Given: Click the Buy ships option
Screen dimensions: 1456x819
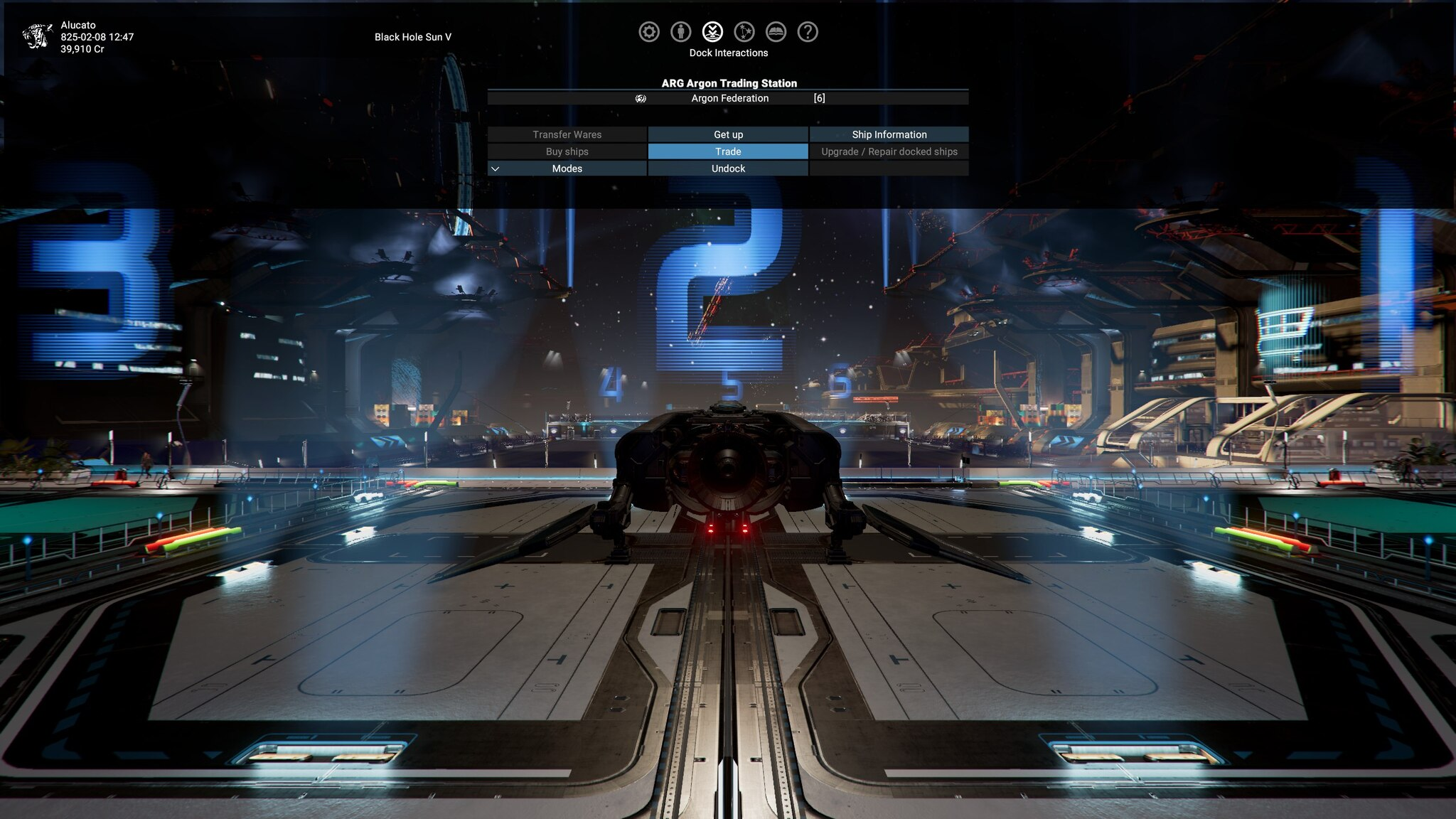Looking at the screenshot, I should (567, 151).
